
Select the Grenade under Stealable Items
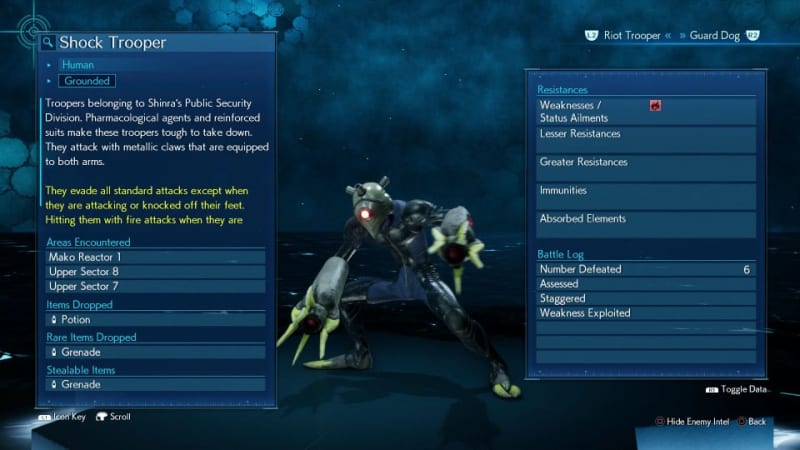tap(155, 384)
